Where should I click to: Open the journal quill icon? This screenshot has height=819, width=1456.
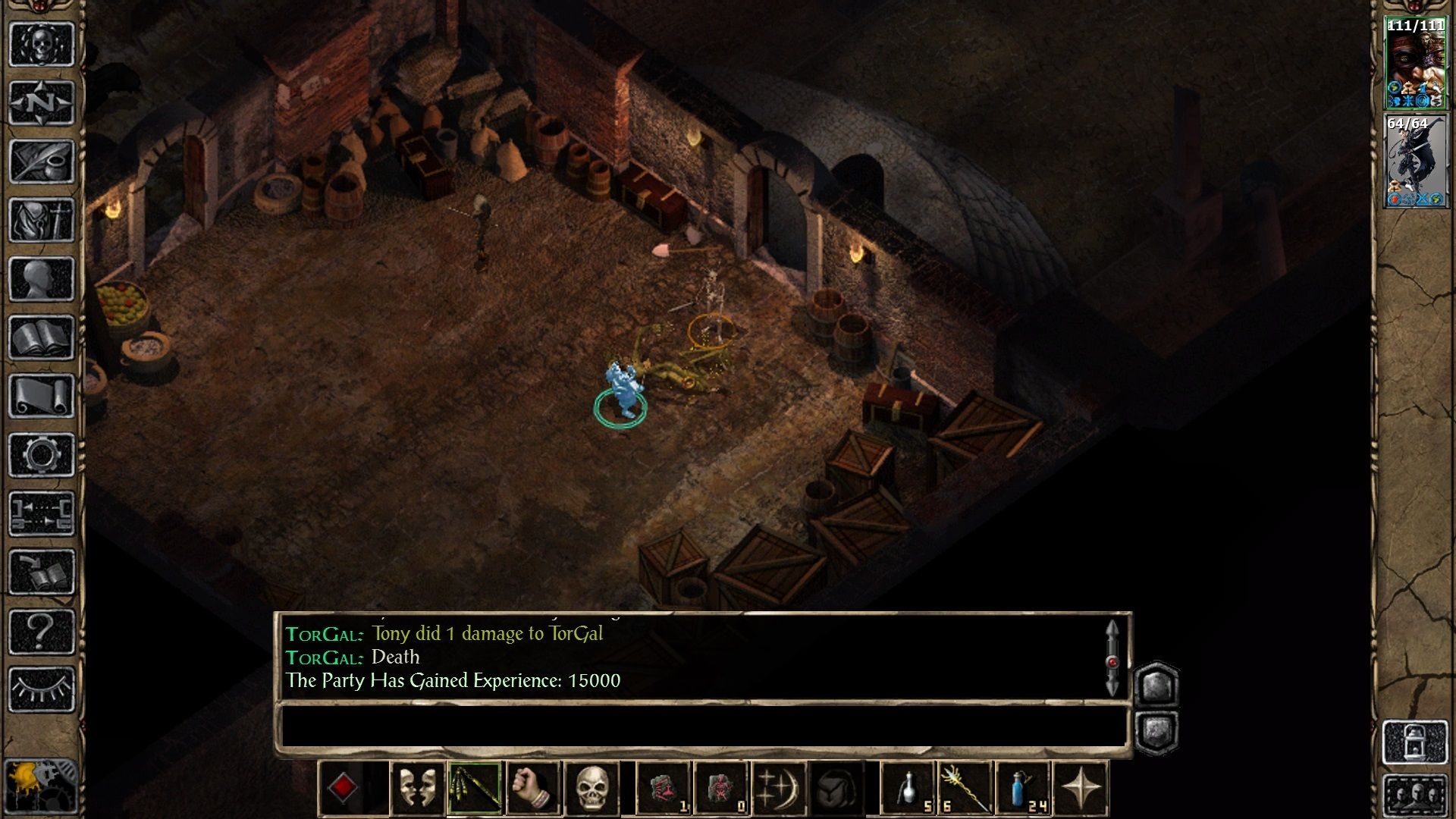point(42,161)
